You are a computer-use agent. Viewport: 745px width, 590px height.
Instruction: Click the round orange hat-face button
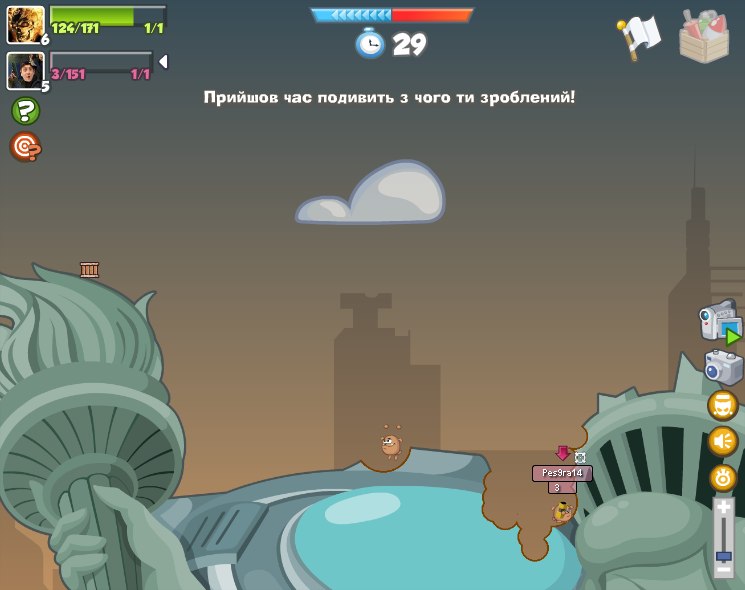pyautogui.click(x=723, y=406)
